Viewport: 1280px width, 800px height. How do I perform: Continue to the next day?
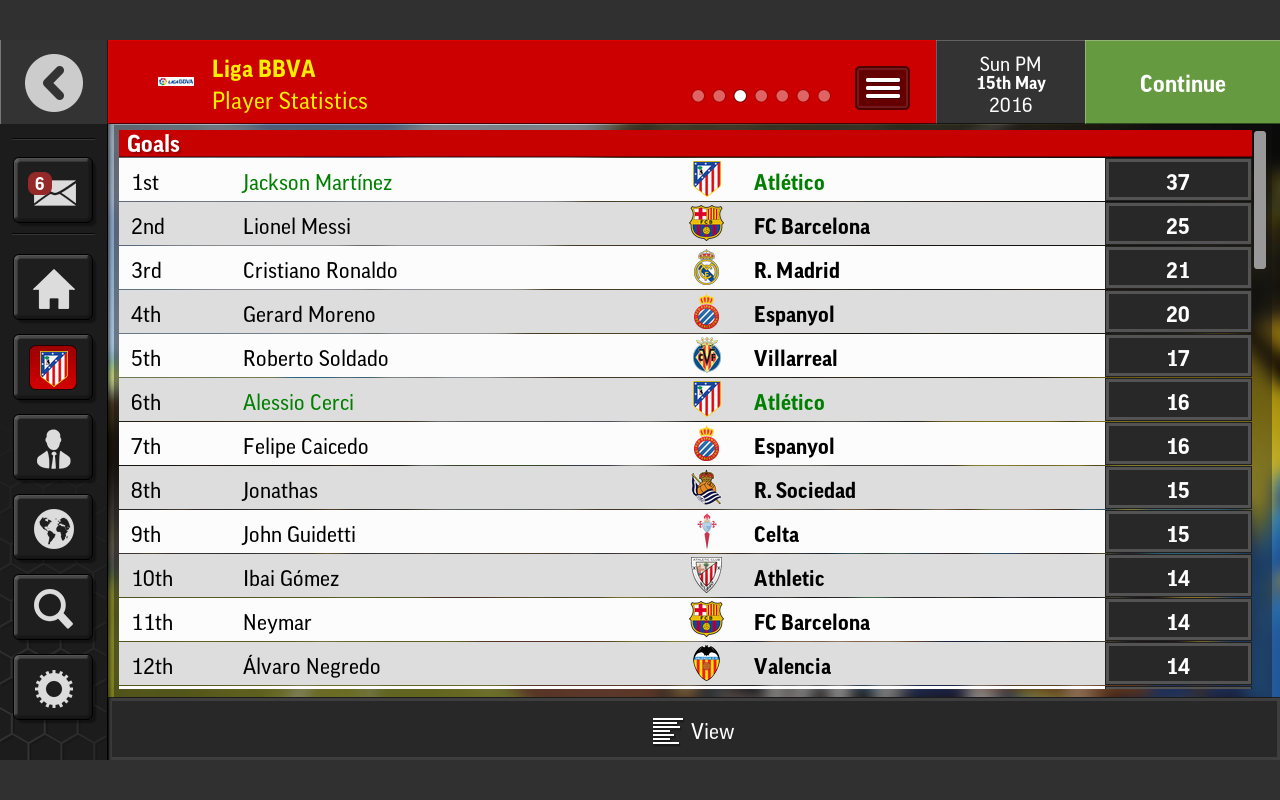pyautogui.click(x=1182, y=84)
